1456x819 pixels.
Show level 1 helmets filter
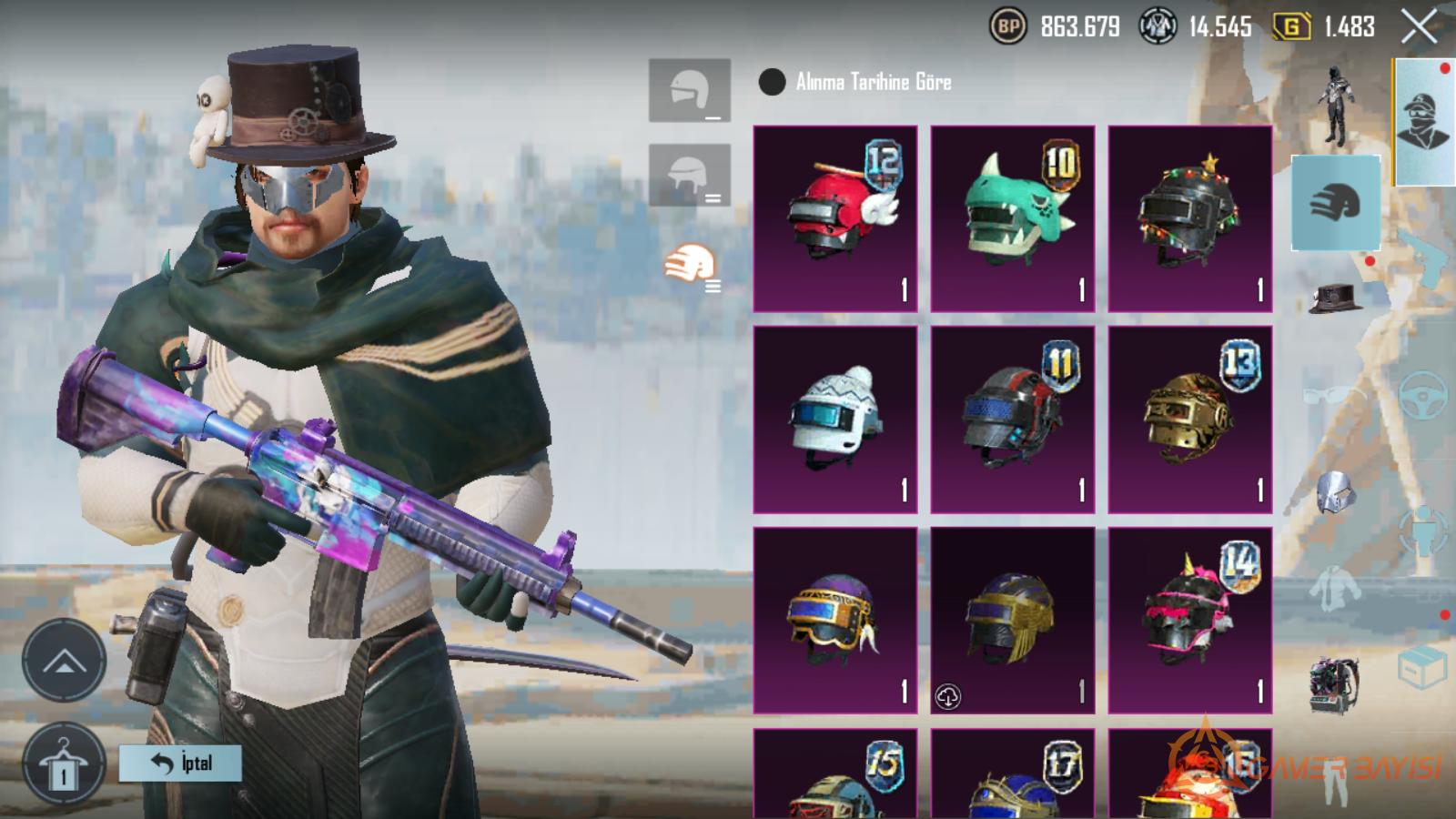[x=689, y=91]
